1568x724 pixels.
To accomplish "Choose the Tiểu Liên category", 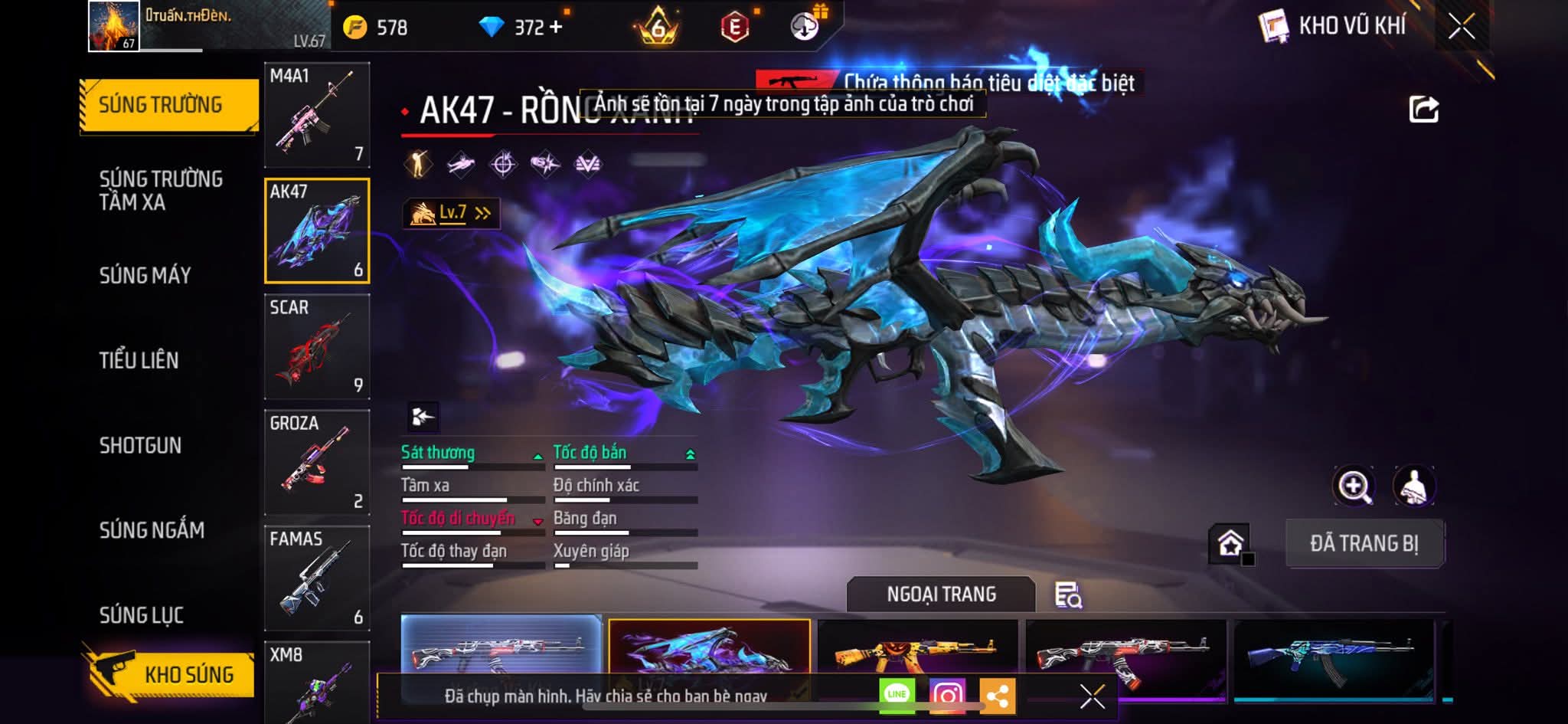I will point(139,360).
